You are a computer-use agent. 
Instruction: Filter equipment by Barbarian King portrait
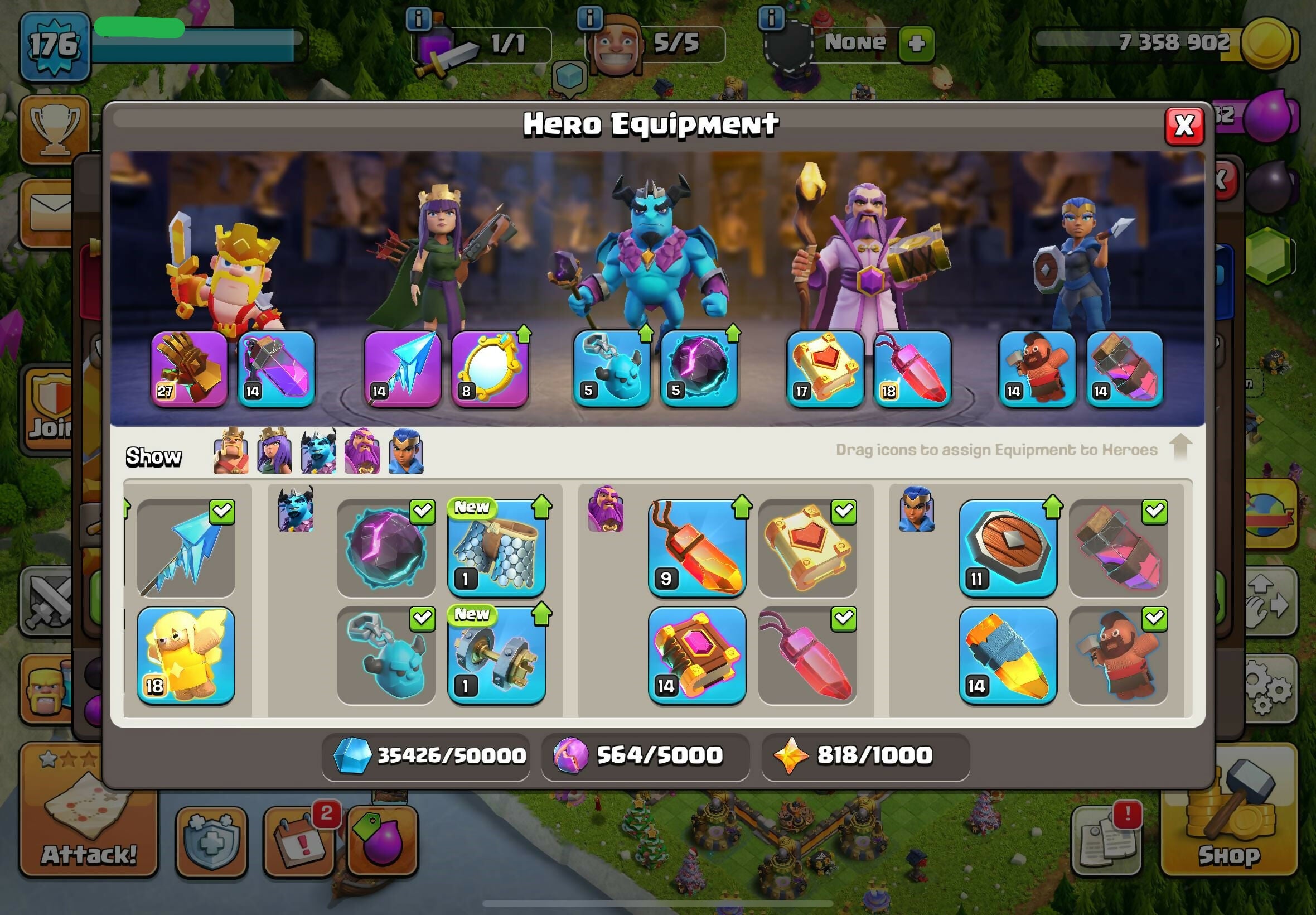click(x=231, y=451)
